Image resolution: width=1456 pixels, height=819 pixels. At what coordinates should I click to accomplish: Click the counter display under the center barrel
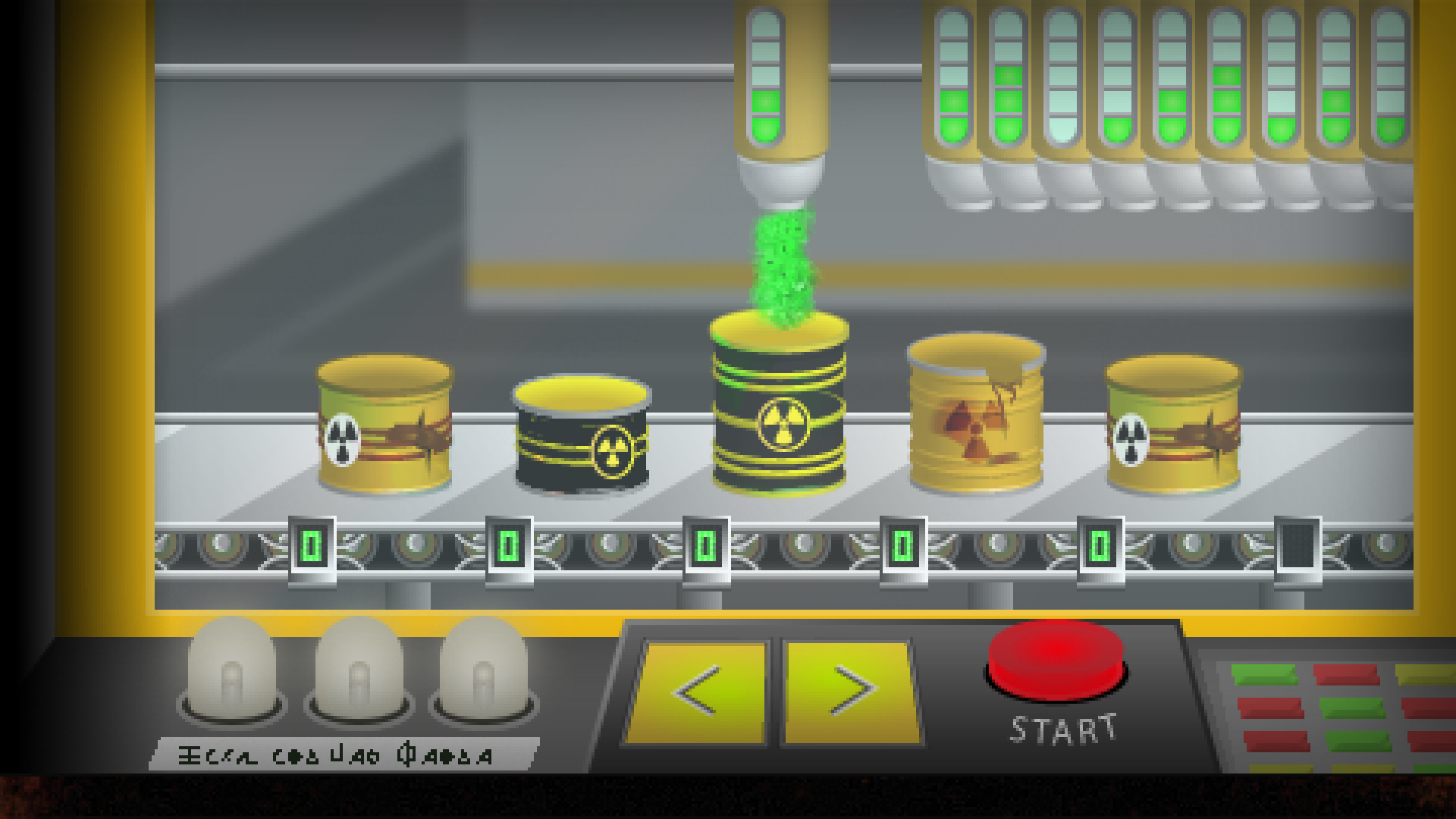[x=705, y=544]
